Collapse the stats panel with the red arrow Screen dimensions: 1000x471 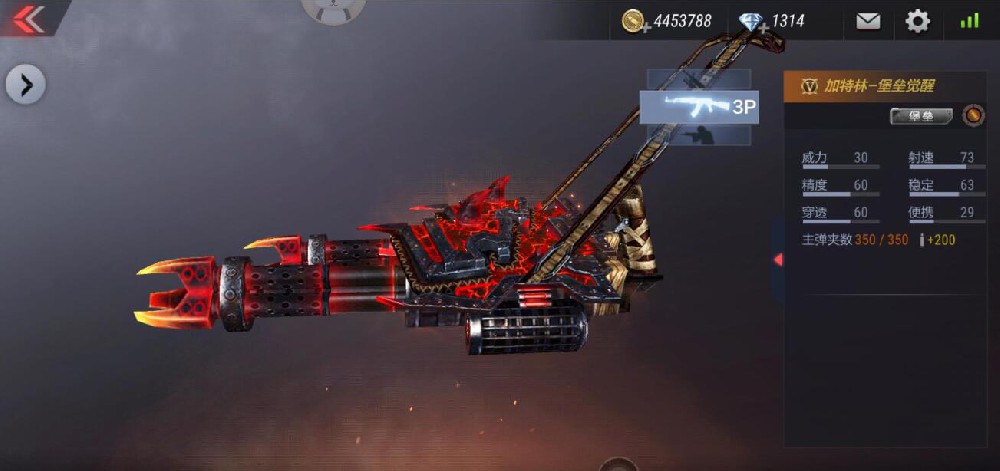778,260
